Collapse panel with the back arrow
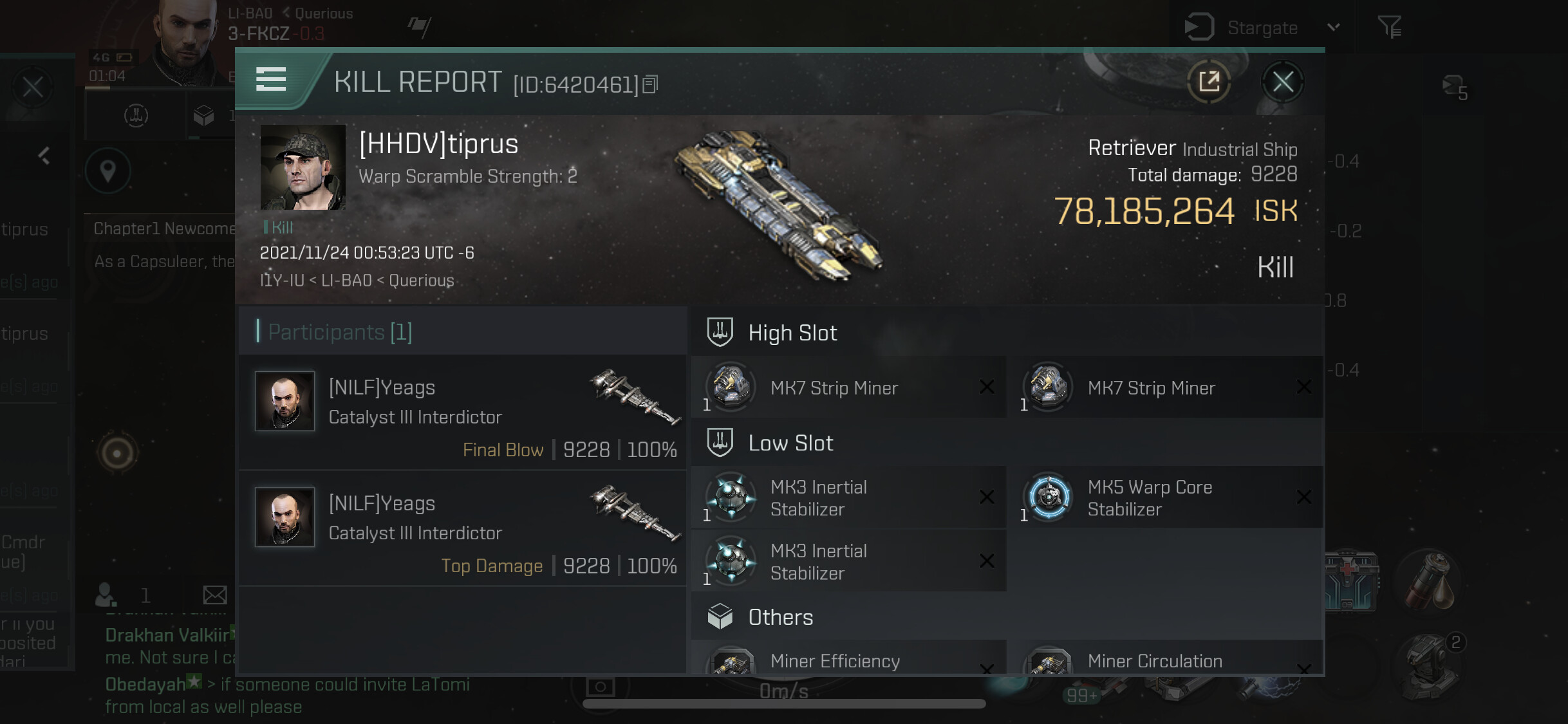 [44, 156]
